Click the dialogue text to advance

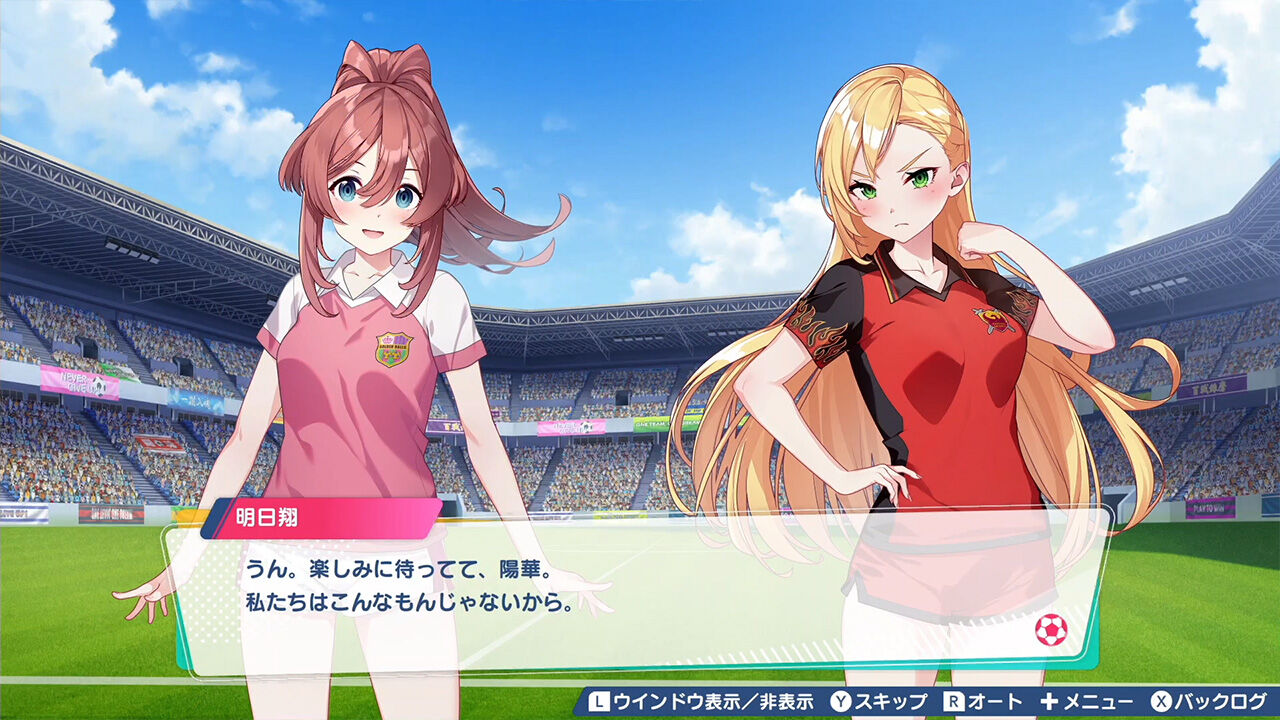(420, 585)
